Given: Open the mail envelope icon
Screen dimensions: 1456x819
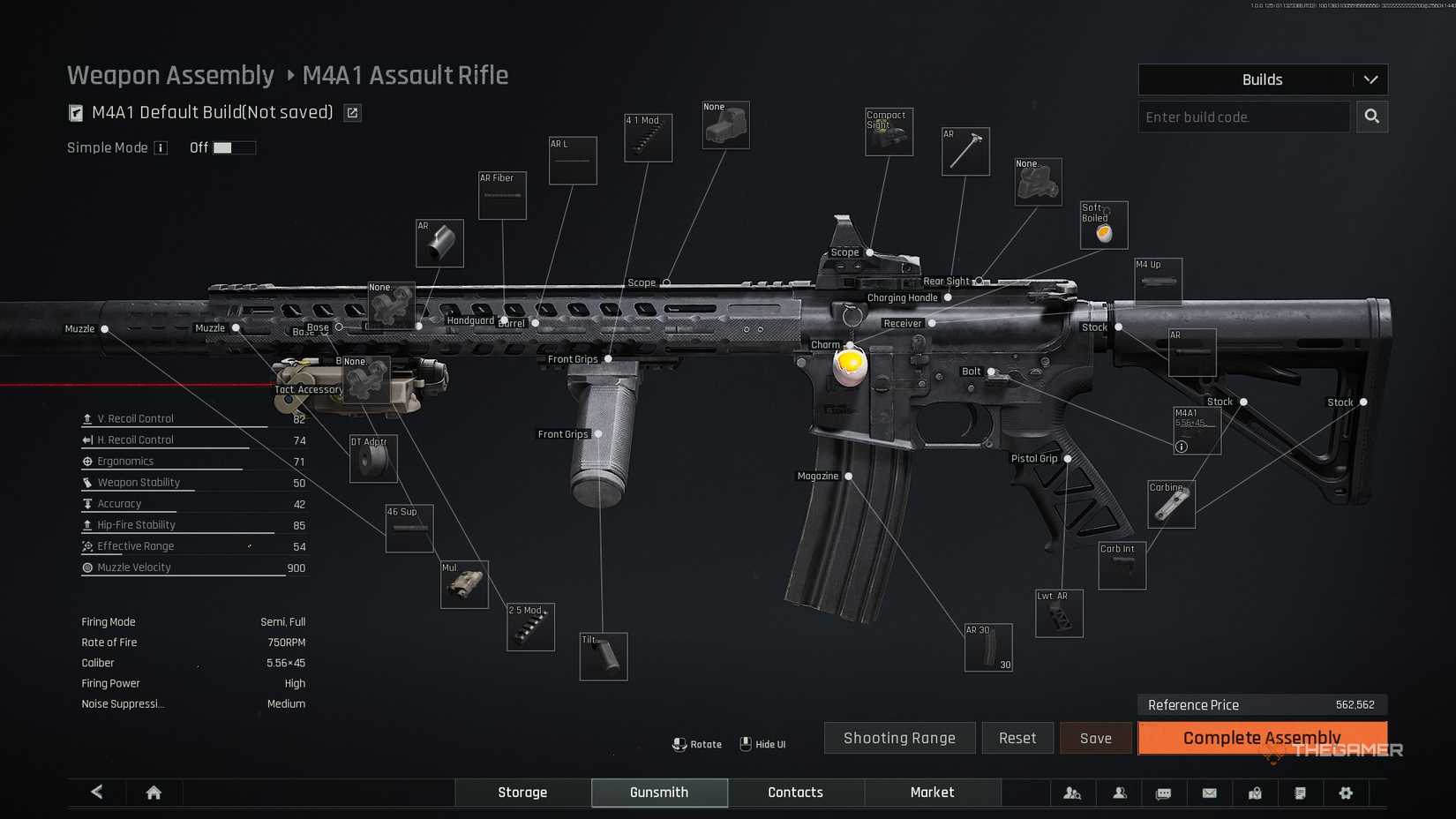Looking at the screenshot, I should point(1209,793).
